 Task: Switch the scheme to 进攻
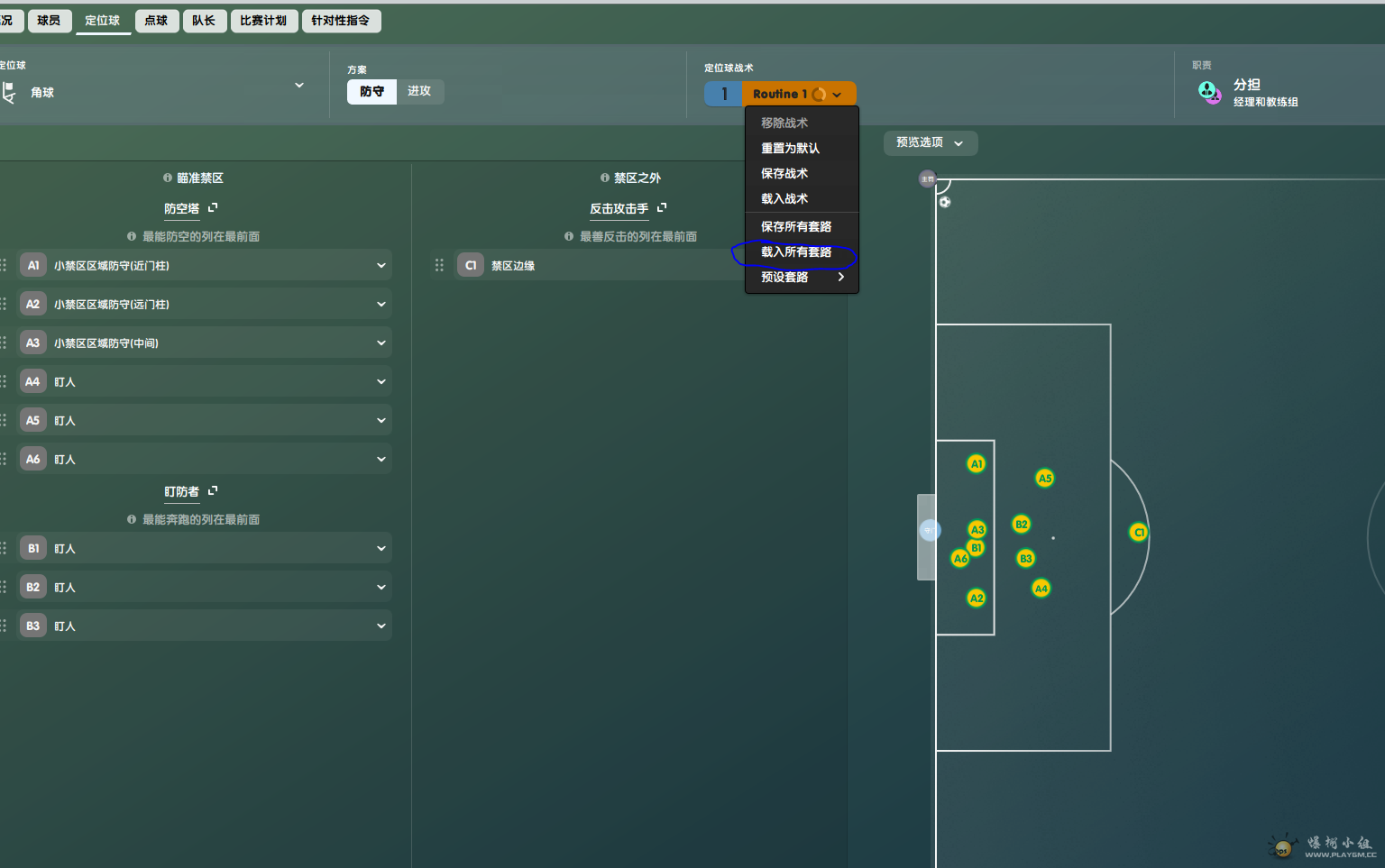(x=419, y=91)
